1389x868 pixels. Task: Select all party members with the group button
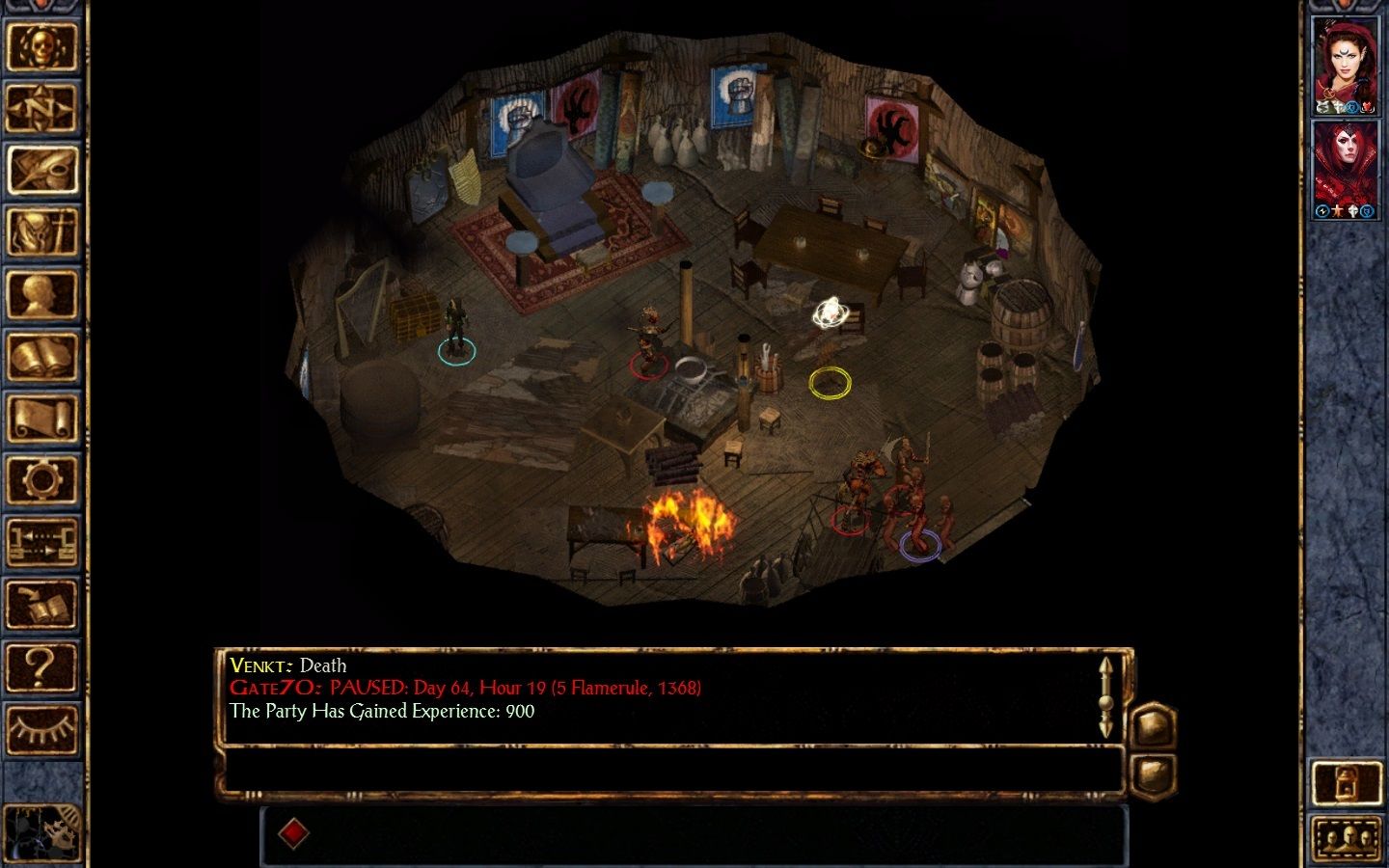[1347, 838]
